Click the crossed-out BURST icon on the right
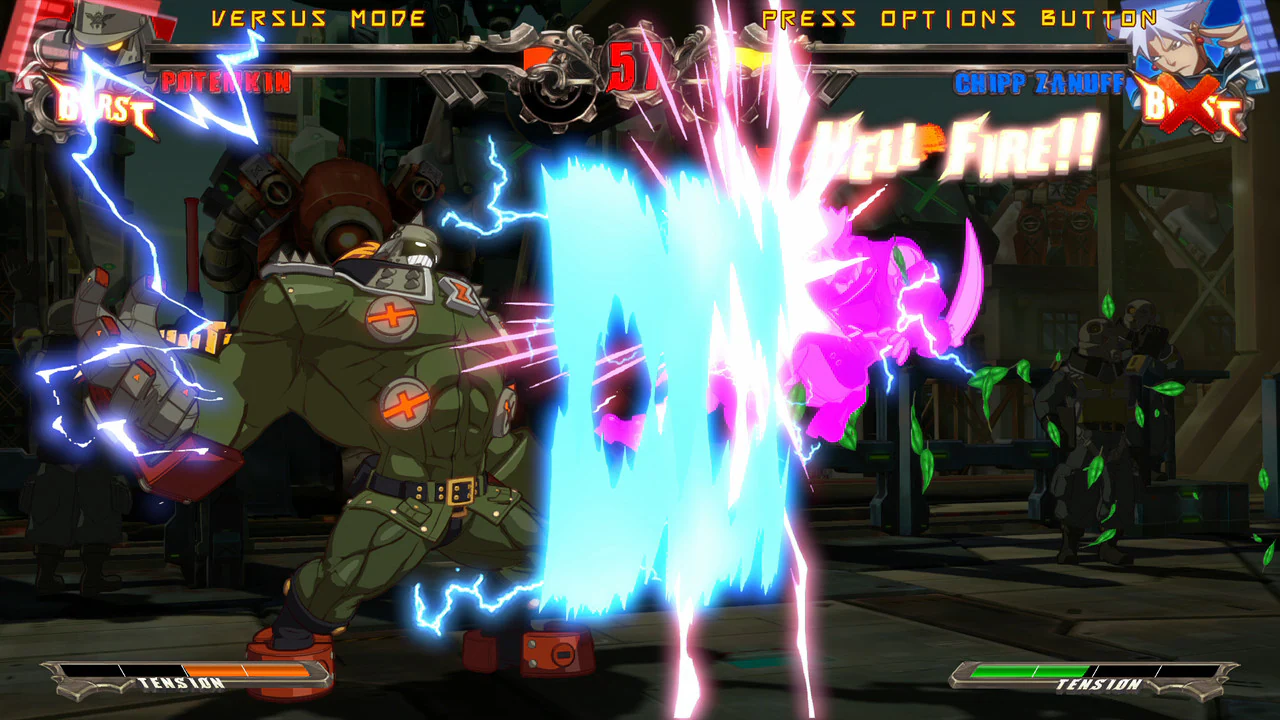 coord(1190,105)
